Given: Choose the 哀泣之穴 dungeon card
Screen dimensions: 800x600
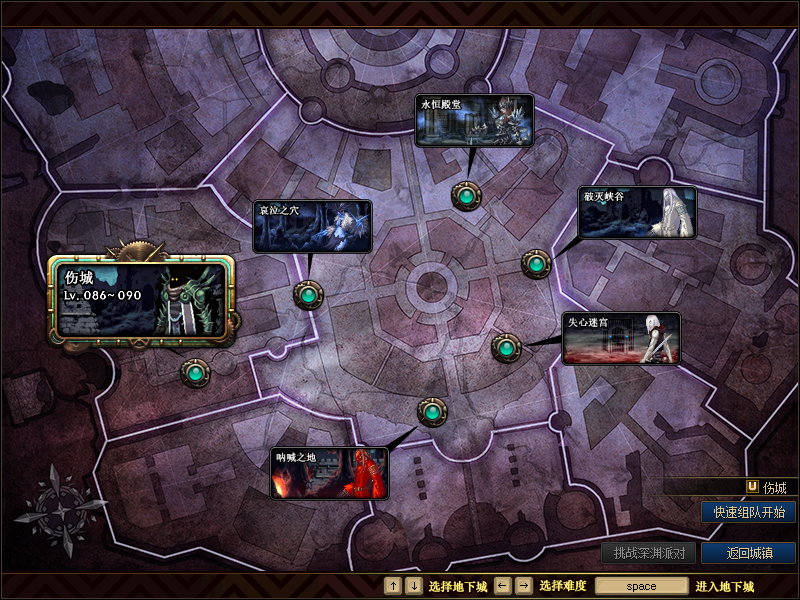Looking at the screenshot, I should (312, 227).
